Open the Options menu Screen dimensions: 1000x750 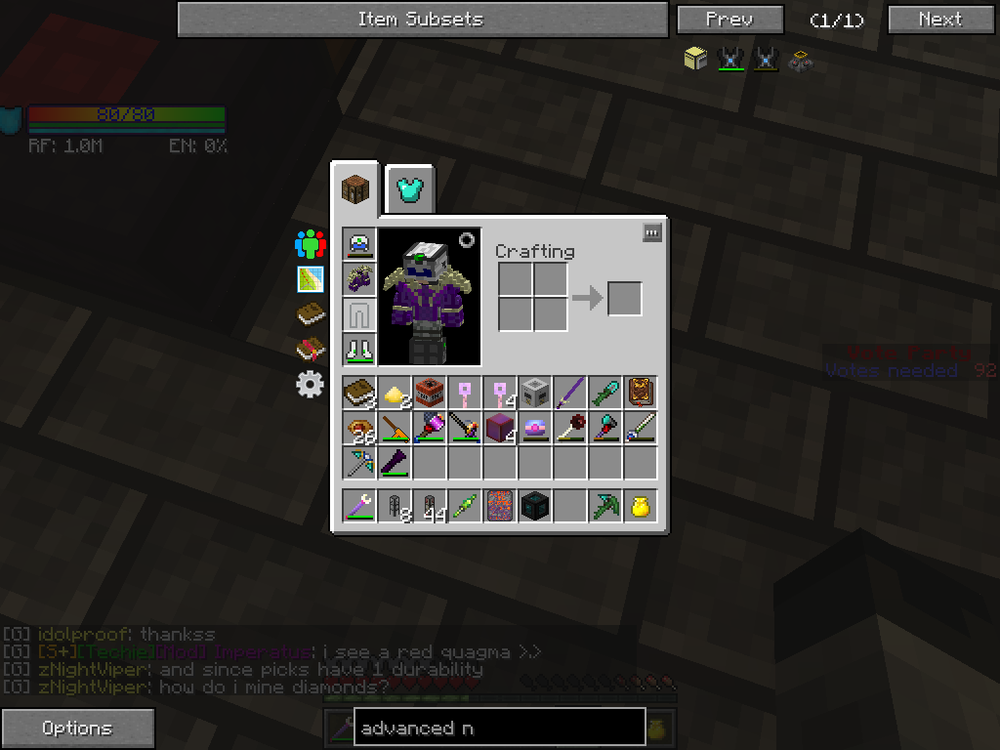[78, 728]
